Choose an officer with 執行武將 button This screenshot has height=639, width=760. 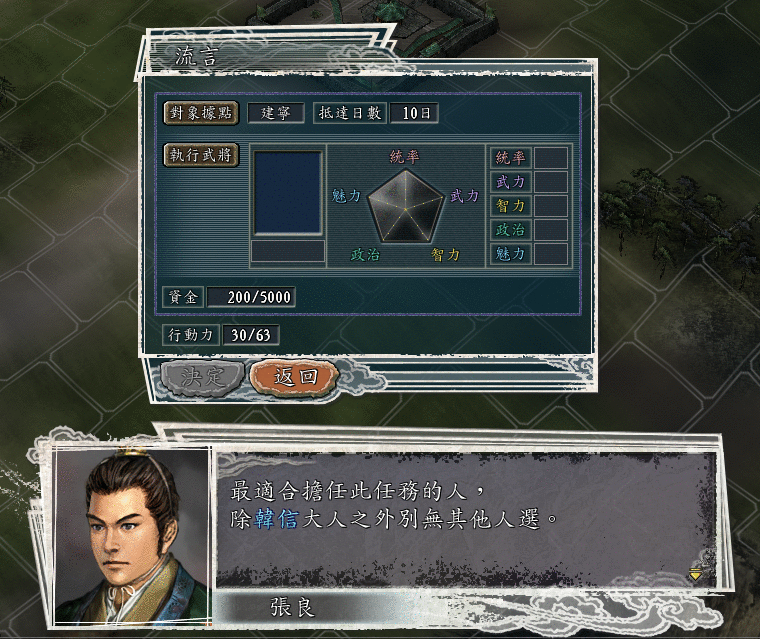pyautogui.click(x=201, y=155)
